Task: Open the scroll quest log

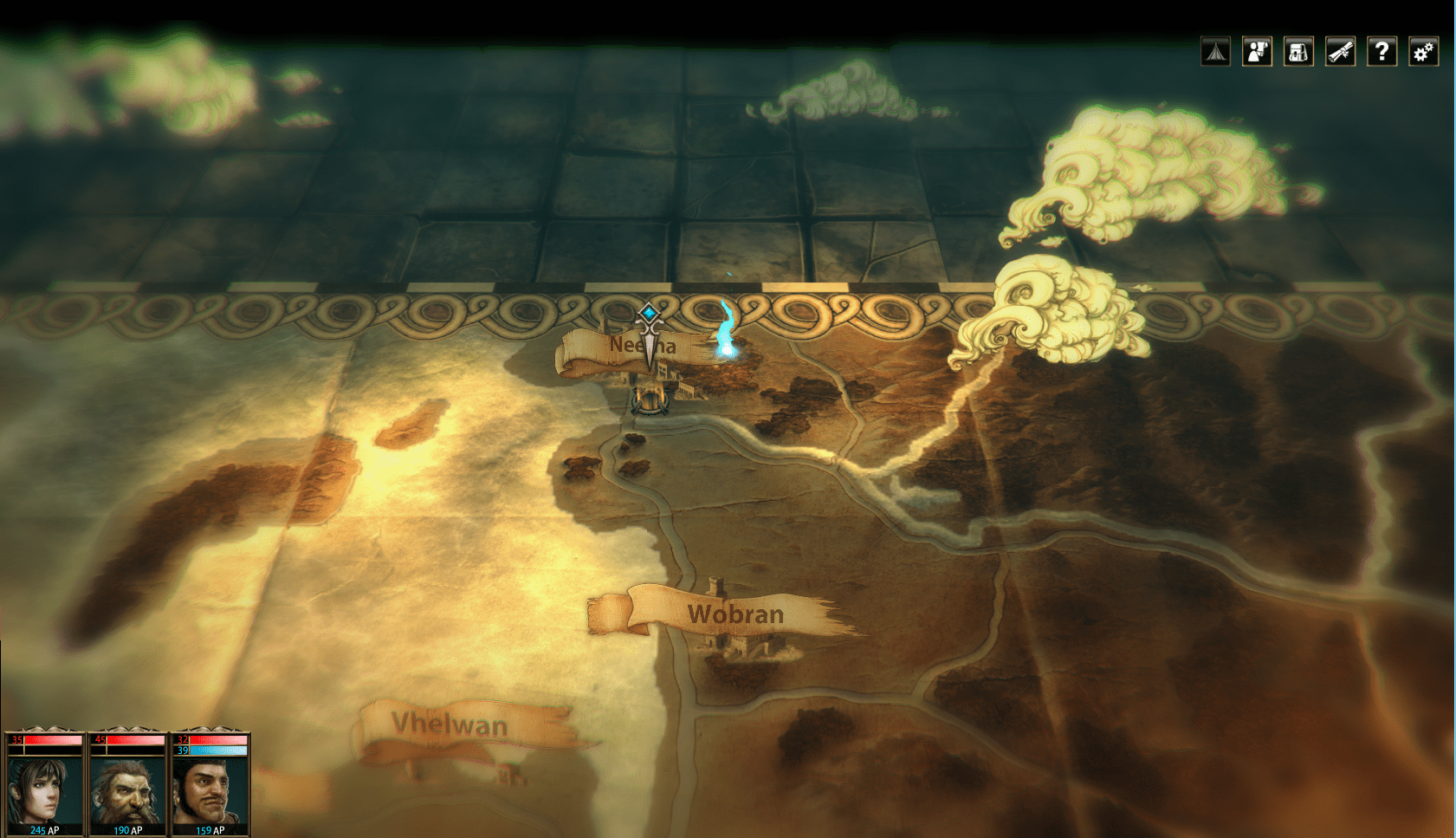Action: (1340, 52)
